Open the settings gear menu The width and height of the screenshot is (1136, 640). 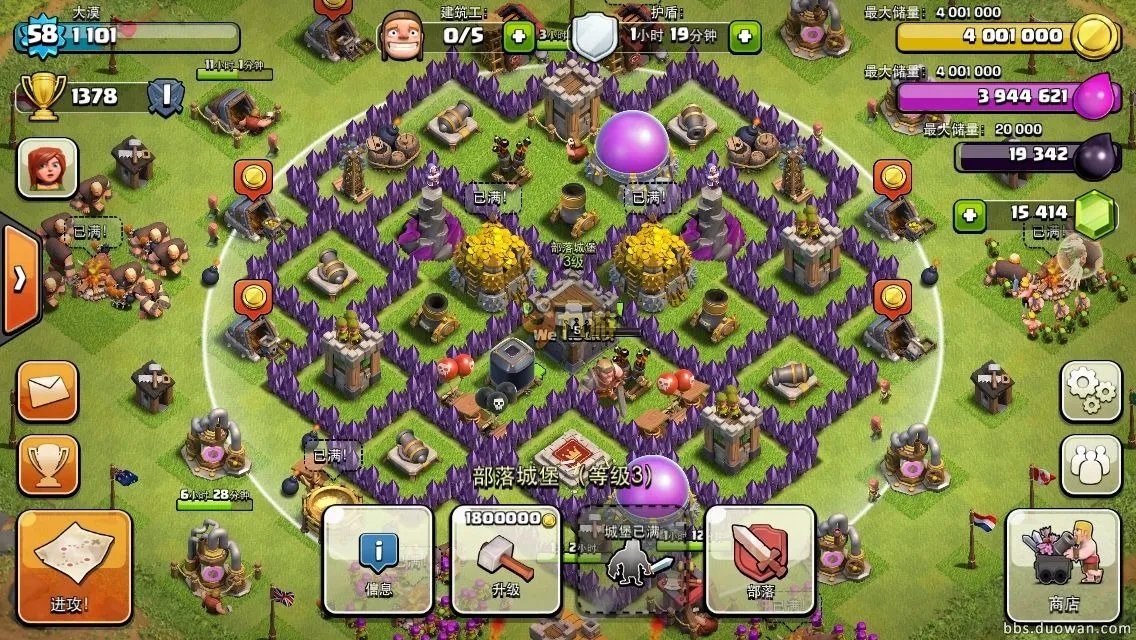point(1090,391)
